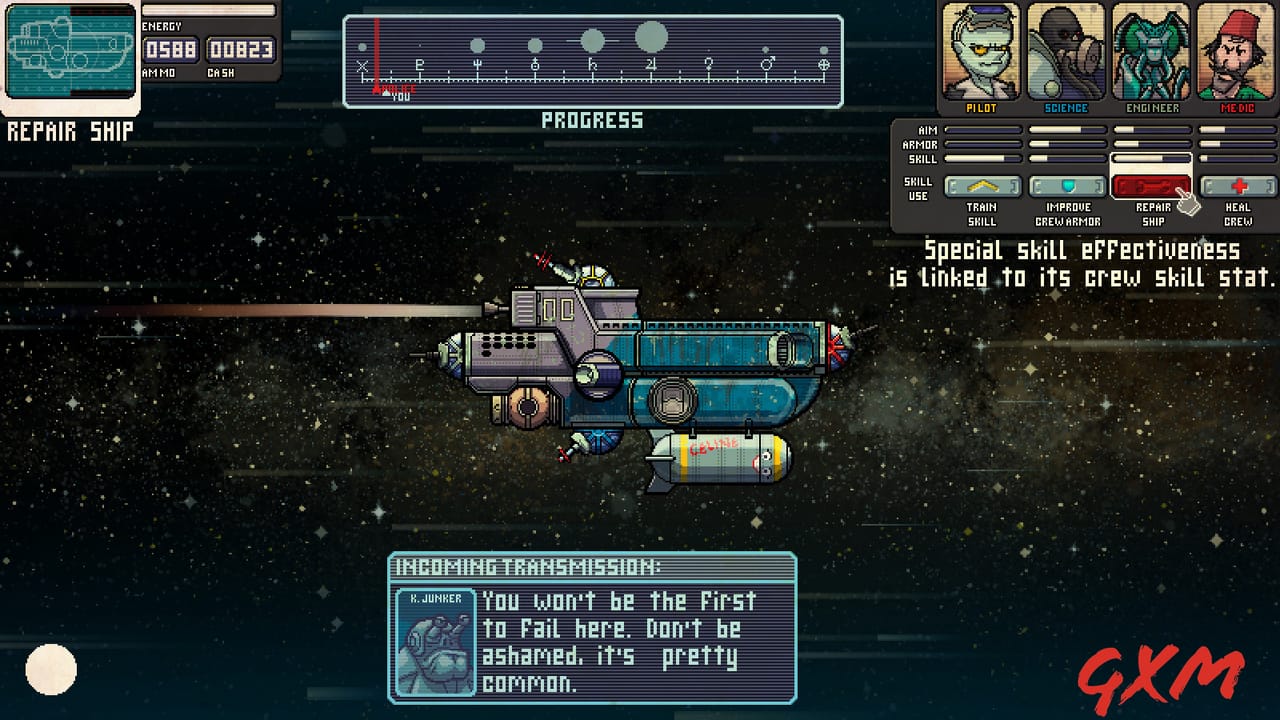Click the Ammo counter showing 0588
Image resolution: width=1280 pixels, height=720 pixels.
171,47
